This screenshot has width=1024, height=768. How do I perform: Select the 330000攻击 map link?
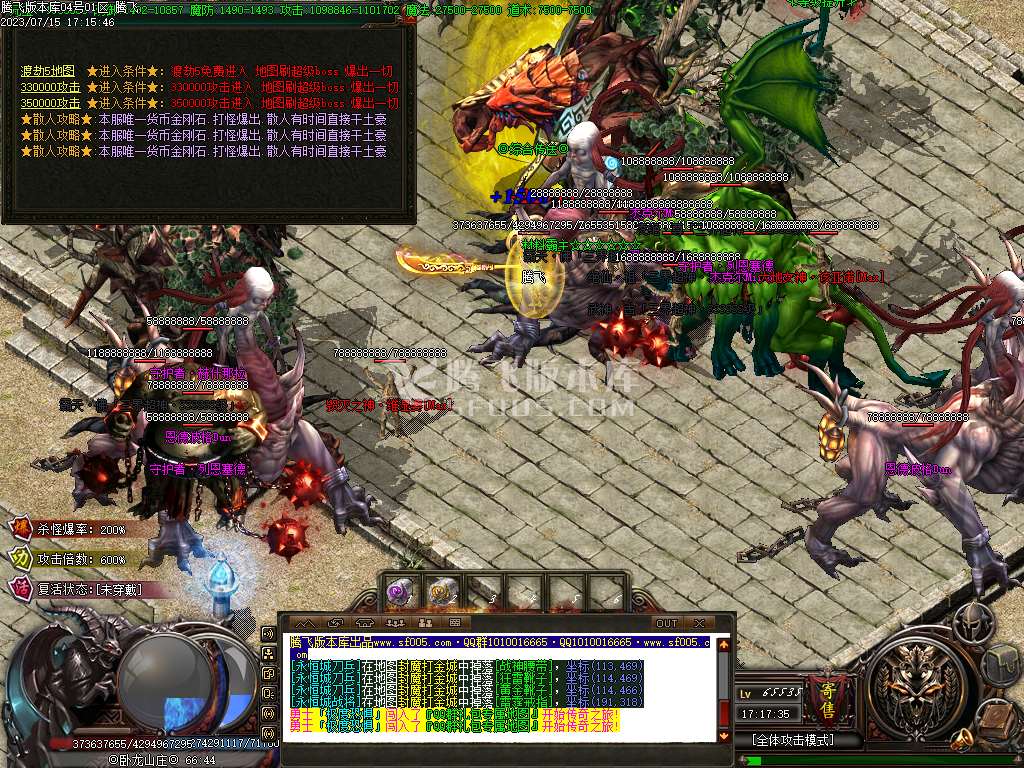click(51, 88)
